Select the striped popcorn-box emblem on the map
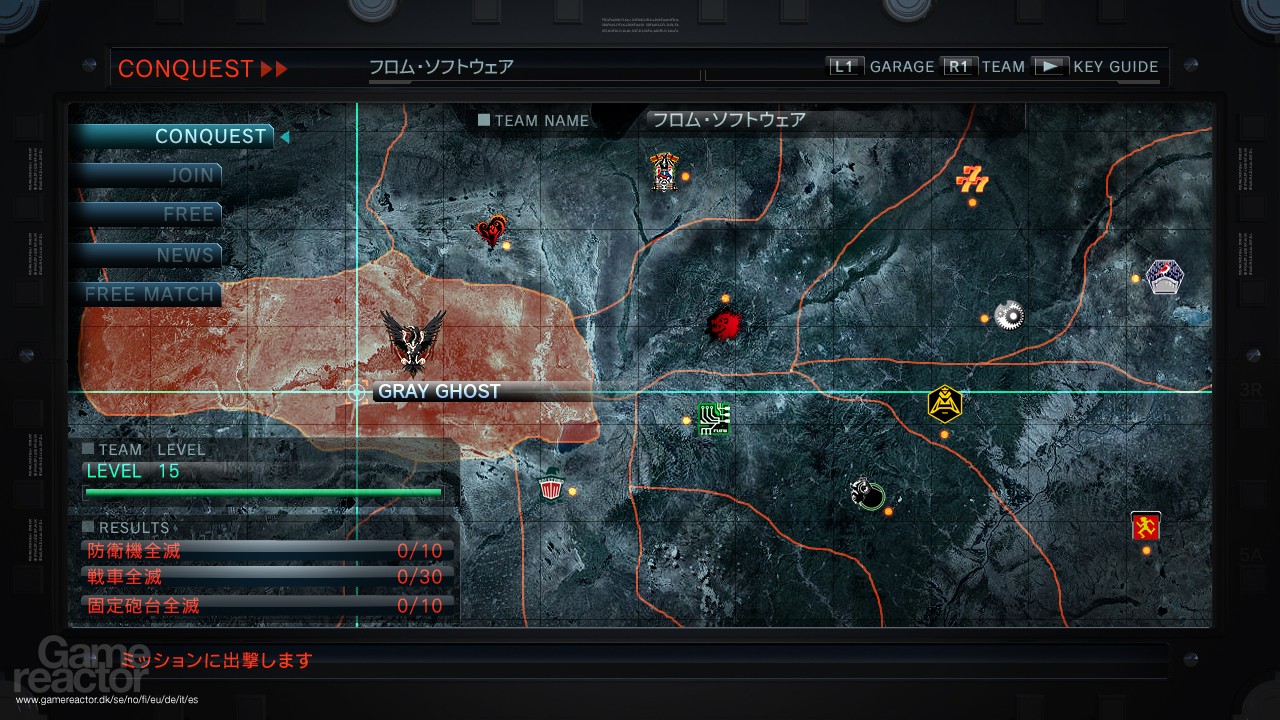The image size is (1280, 720). pyautogui.click(x=549, y=490)
